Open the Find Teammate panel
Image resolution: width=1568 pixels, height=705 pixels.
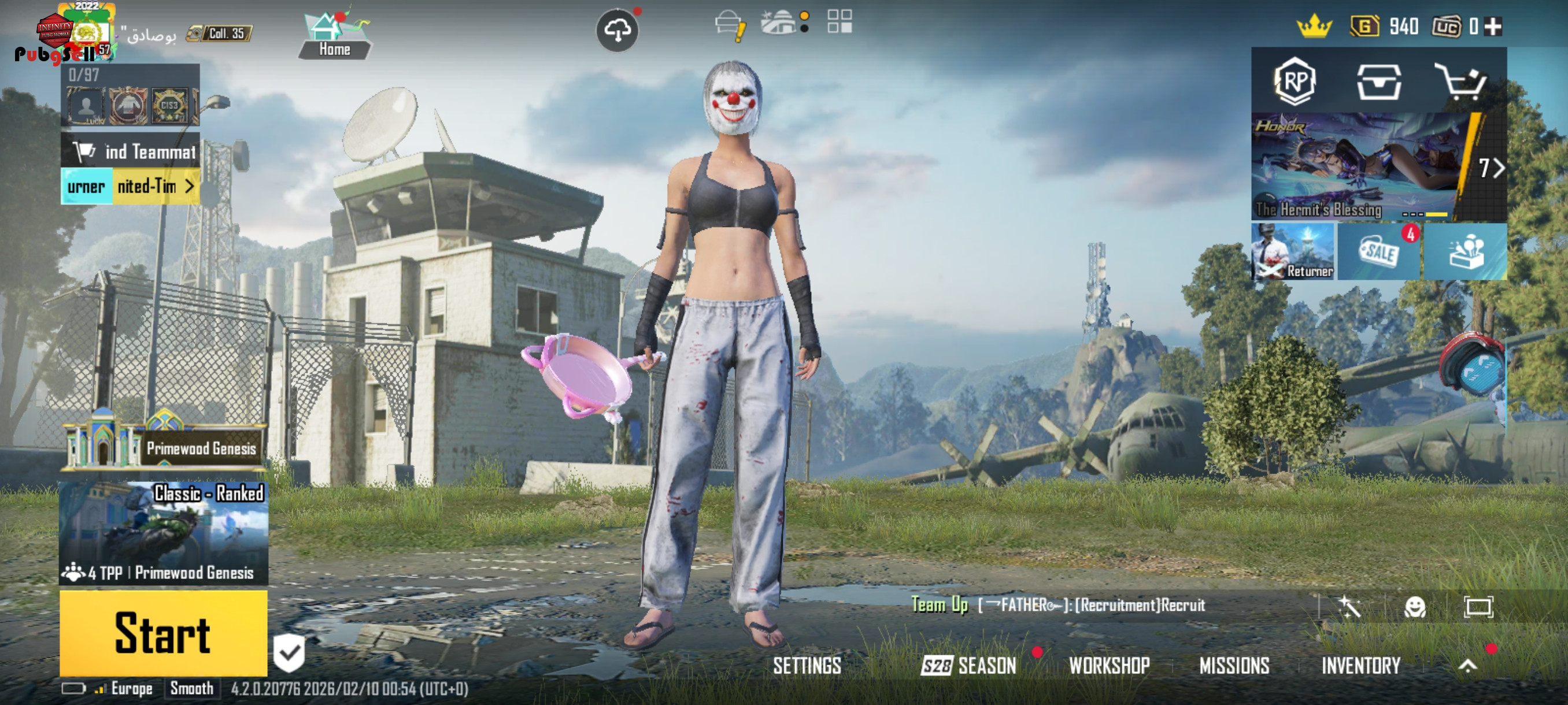[130, 151]
